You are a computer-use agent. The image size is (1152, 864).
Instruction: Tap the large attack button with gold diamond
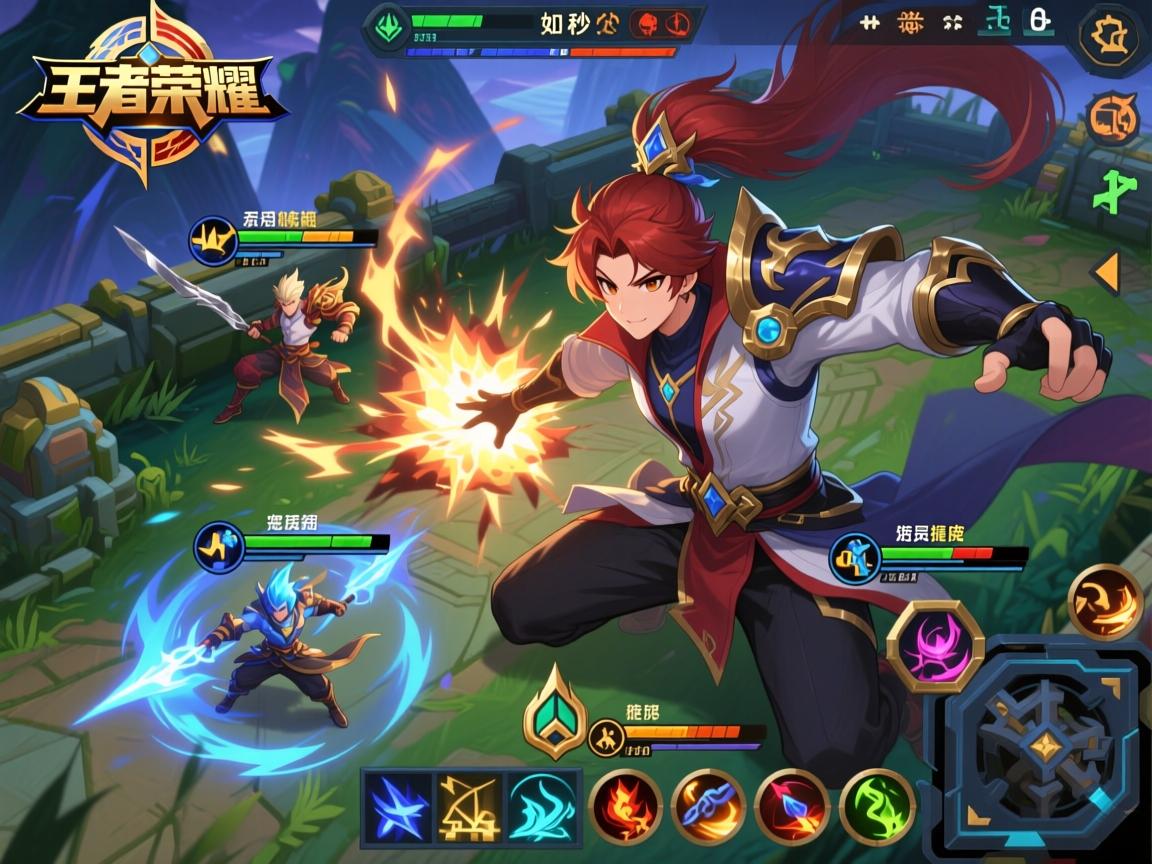click(x=1045, y=744)
